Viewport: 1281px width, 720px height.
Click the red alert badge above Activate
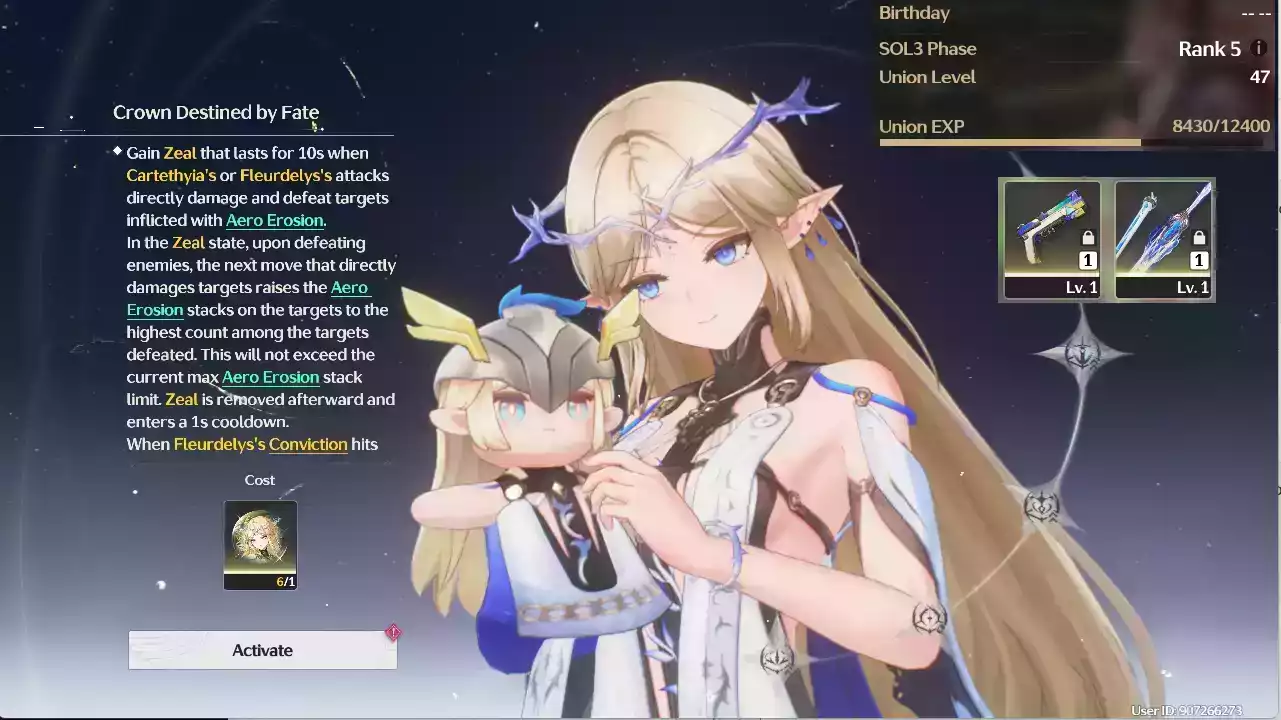[394, 632]
